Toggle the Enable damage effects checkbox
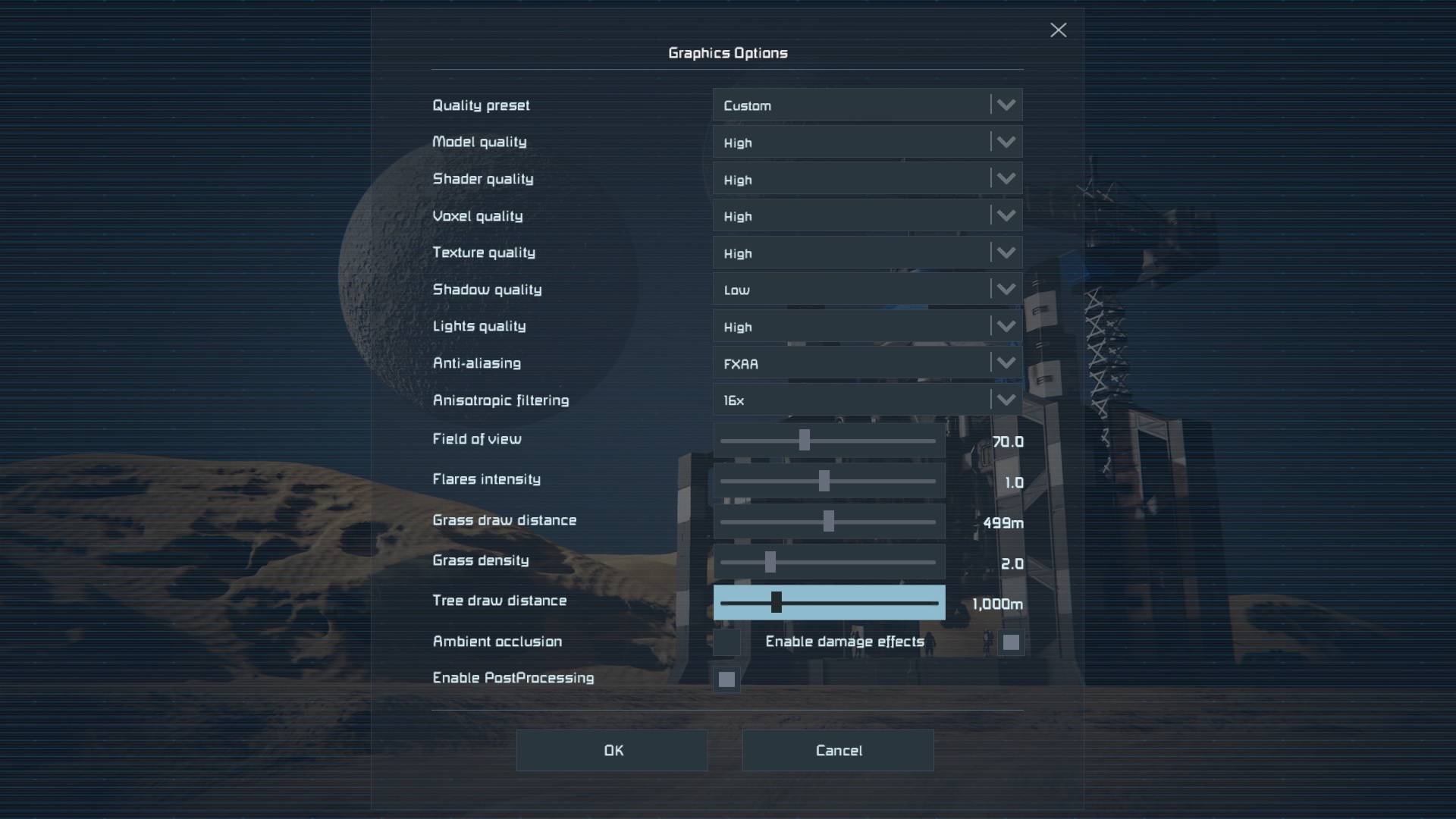Image resolution: width=1456 pixels, height=819 pixels. tap(1010, 642)
